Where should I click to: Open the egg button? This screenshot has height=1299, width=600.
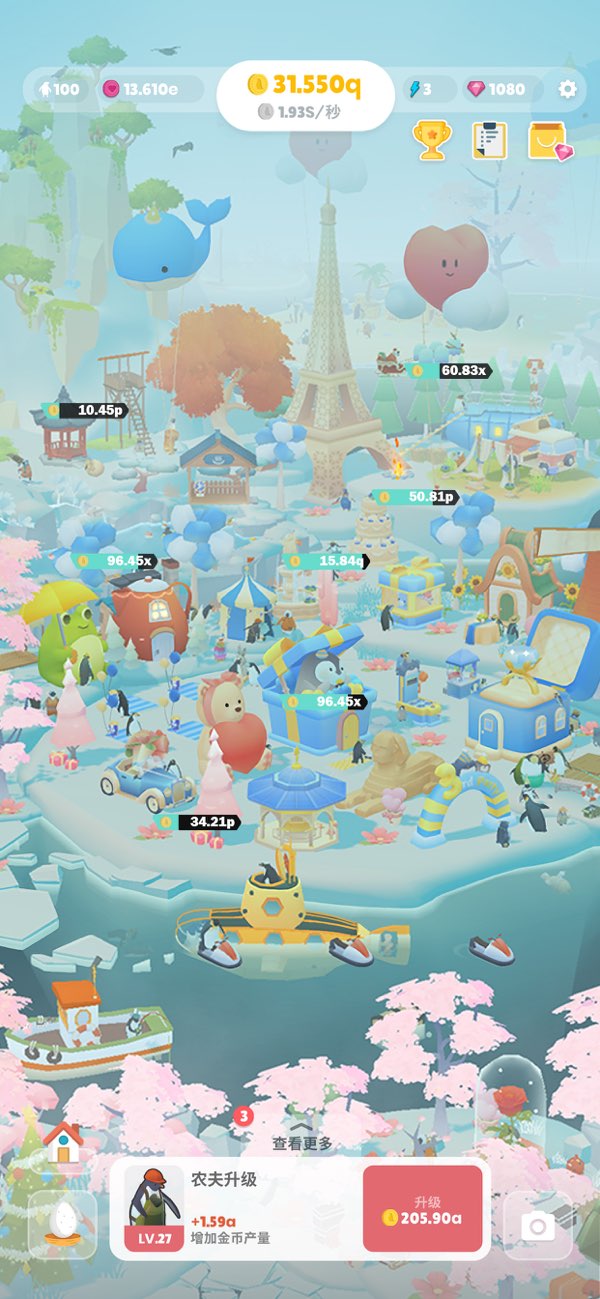tap(62, 1223)
